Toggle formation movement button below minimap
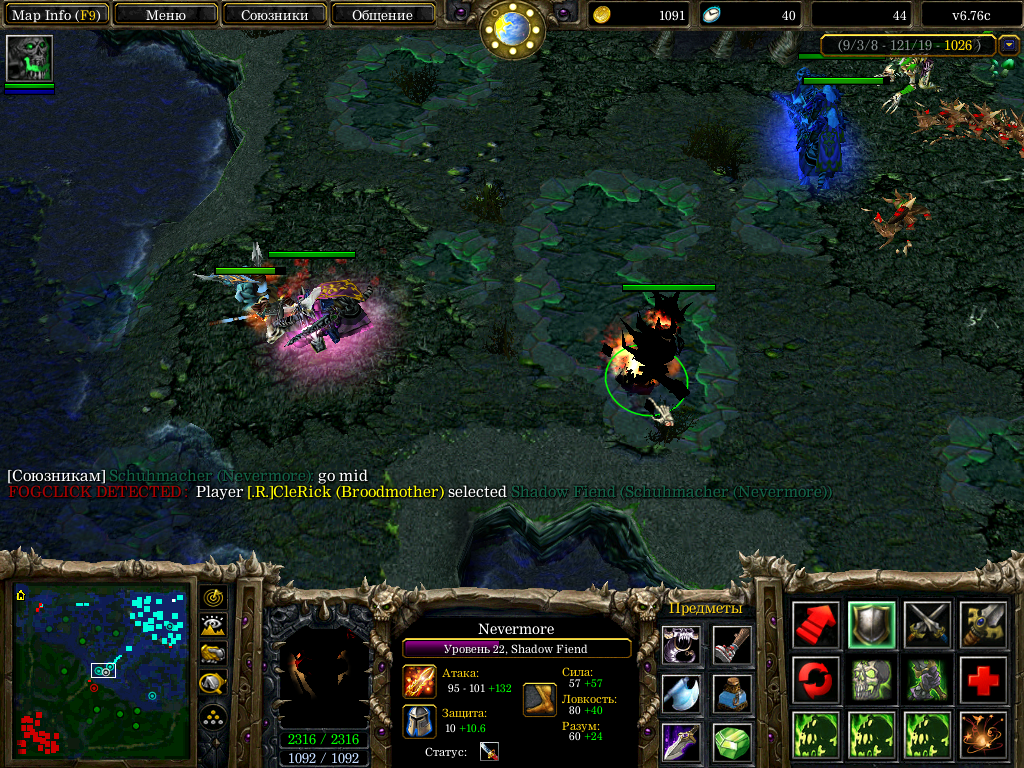This screenshot has width=1024, height=768. pos(212,718)
